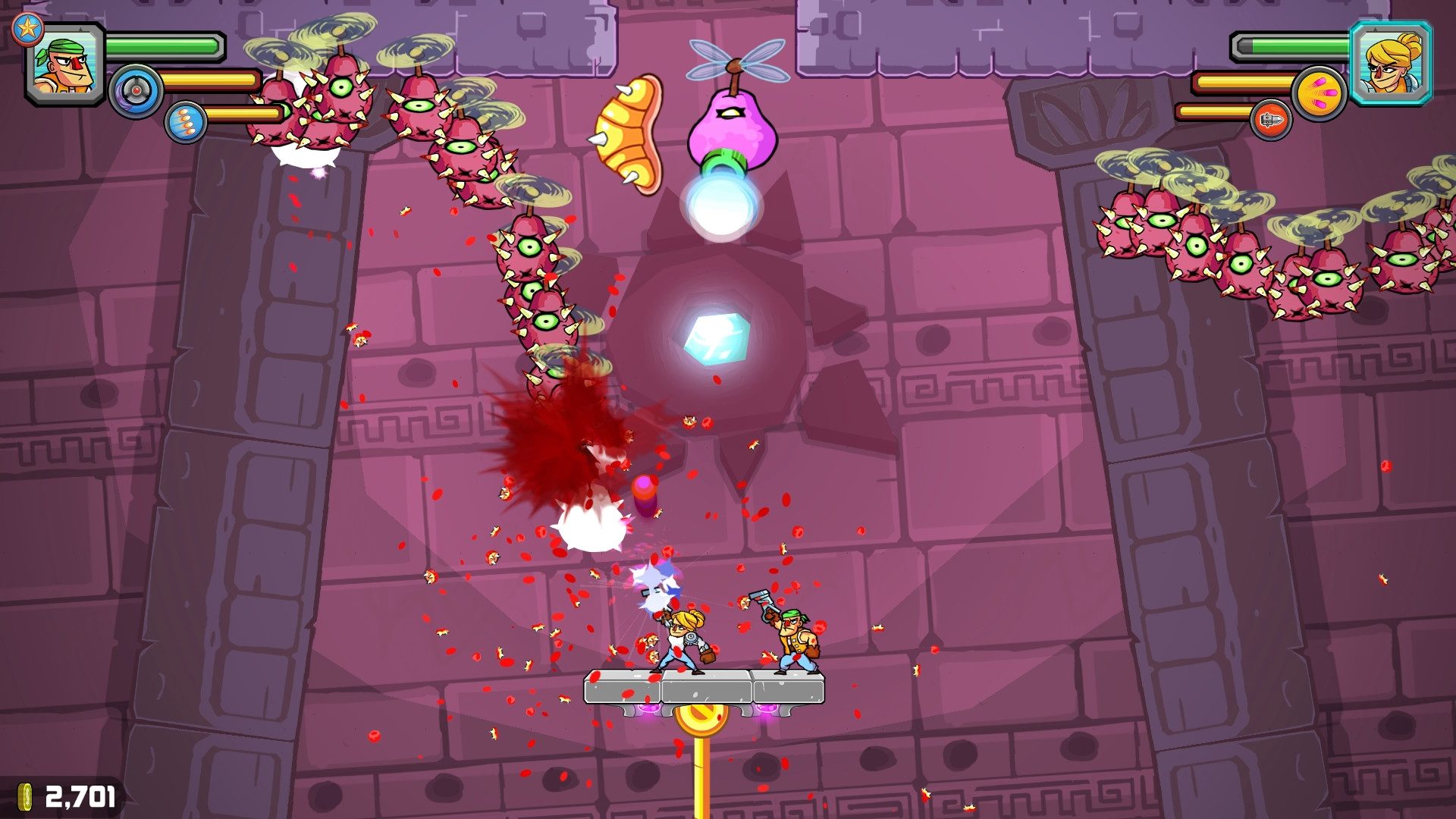Image resolution: width=1456 pixels, height=819 pixels.
Task: Select the red missile ability icon
Action: coord(1272,121)
